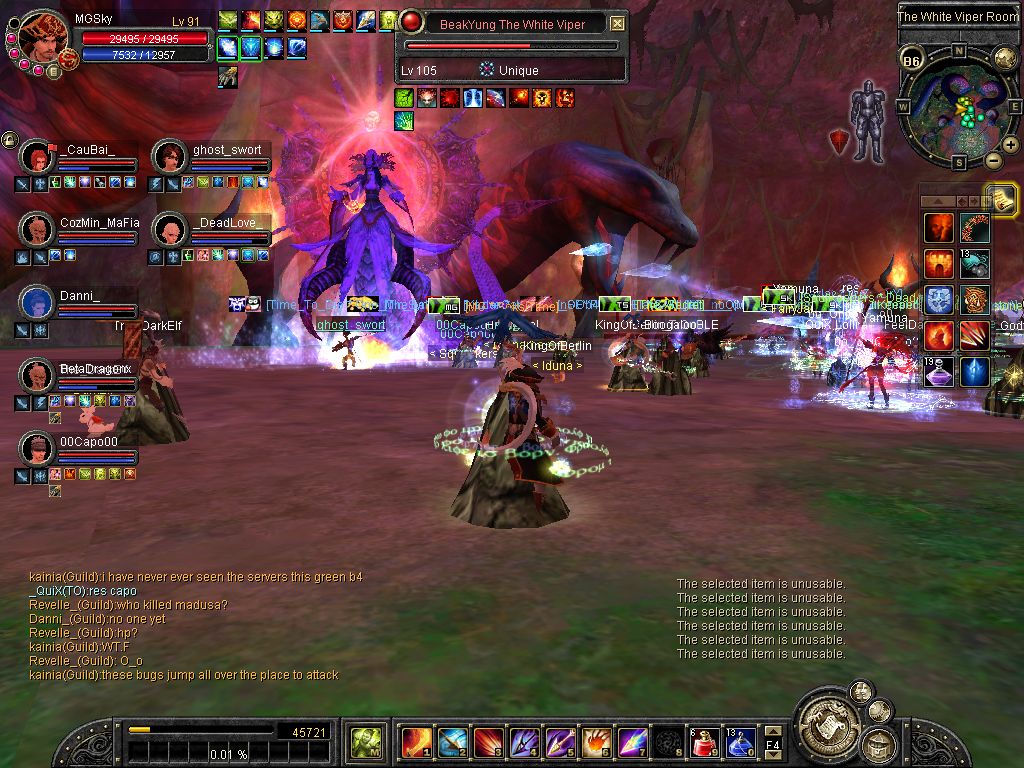Switch hotbar page with the up arrow

[773, 731]
